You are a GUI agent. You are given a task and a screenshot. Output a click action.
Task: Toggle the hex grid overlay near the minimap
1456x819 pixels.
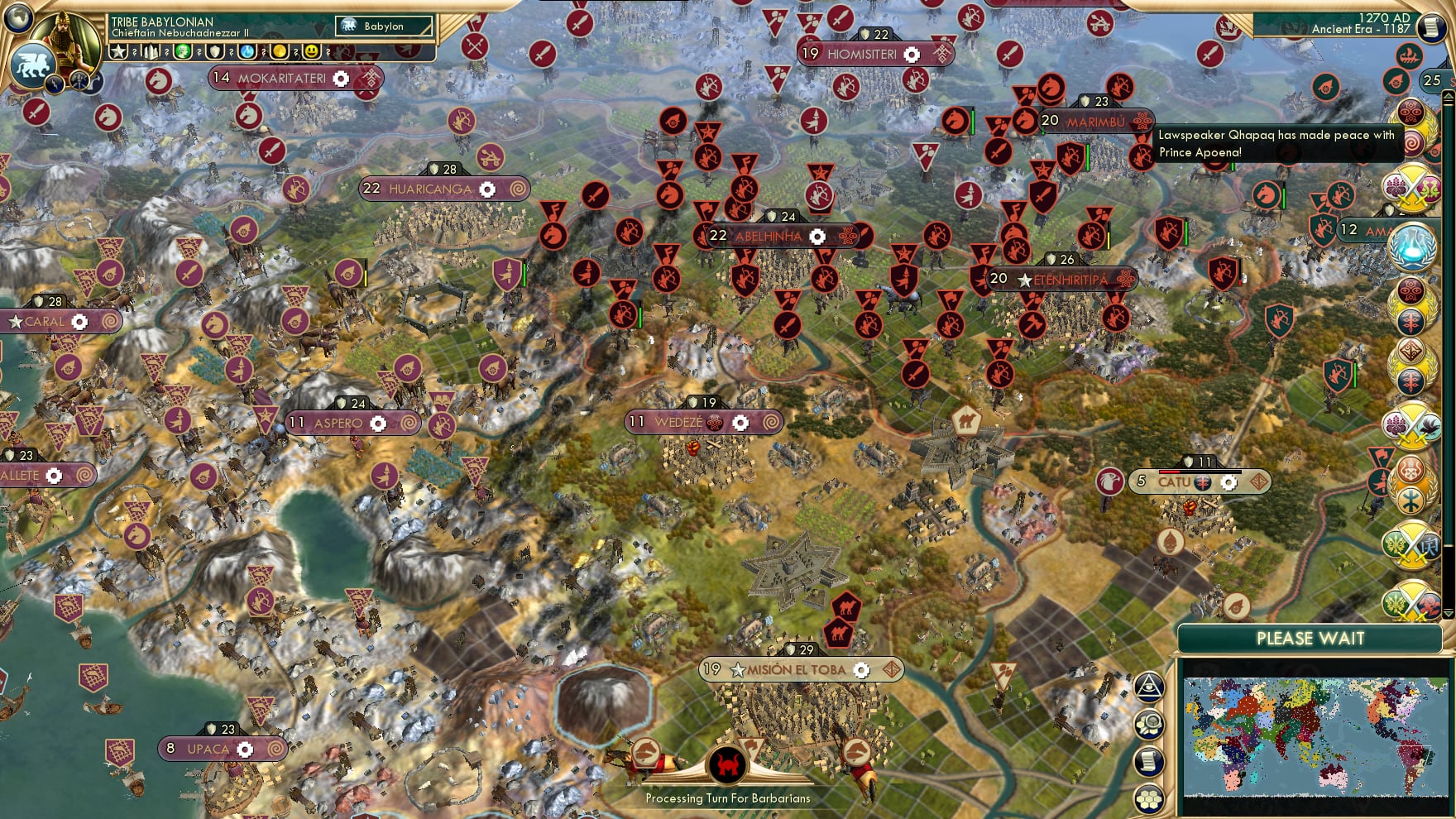tap(1150, 798)
